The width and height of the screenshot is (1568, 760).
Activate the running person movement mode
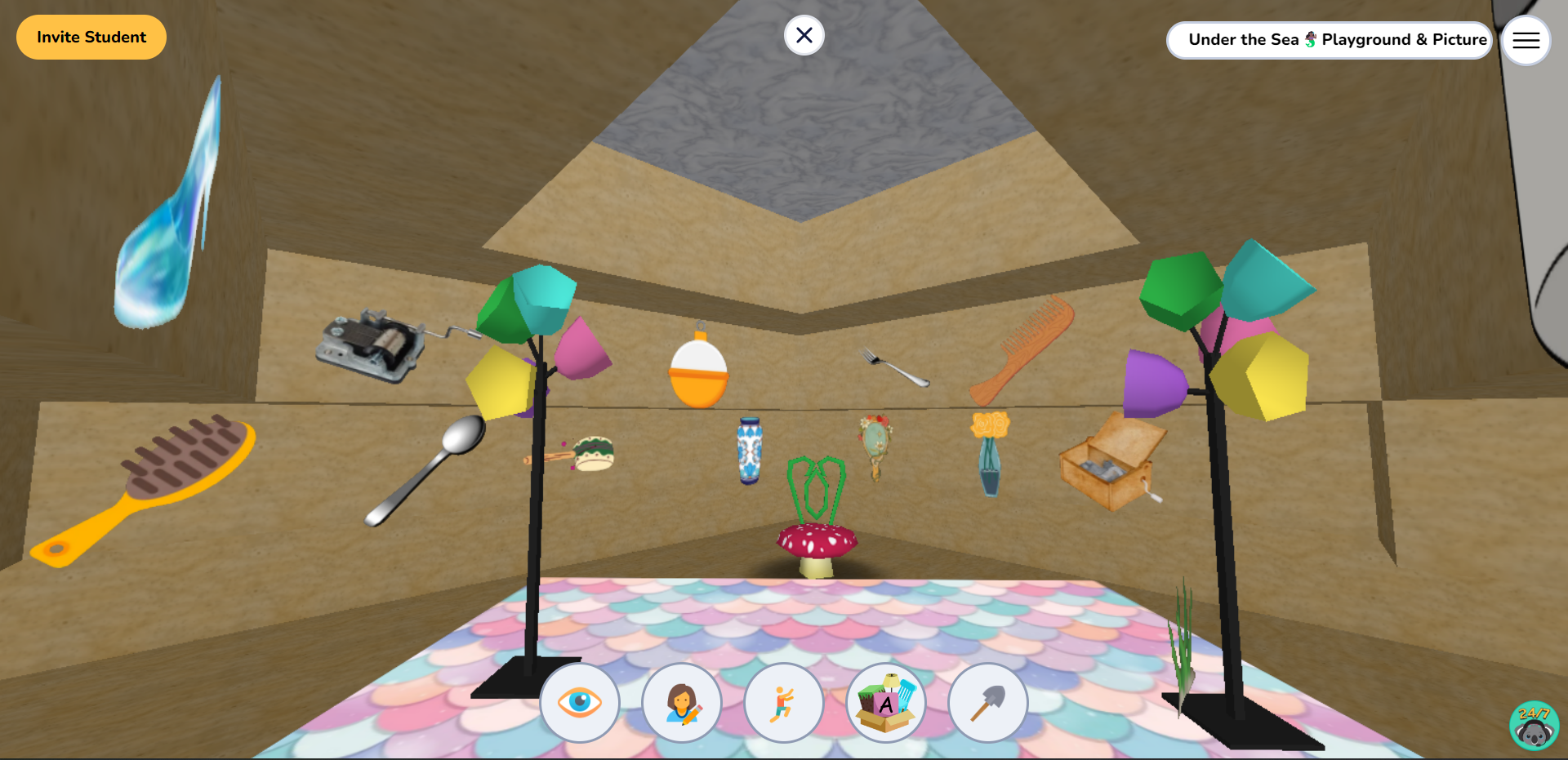click(783, 703)
